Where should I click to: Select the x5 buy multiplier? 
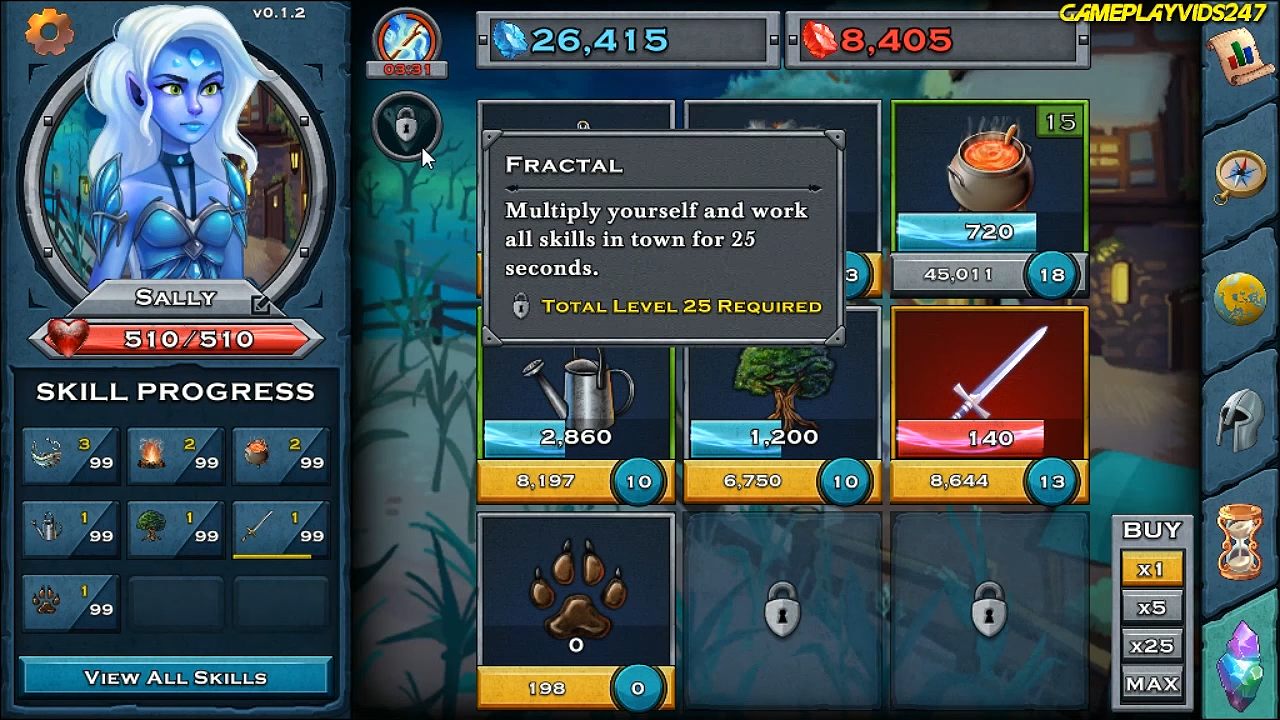[x=1152, y=607]
